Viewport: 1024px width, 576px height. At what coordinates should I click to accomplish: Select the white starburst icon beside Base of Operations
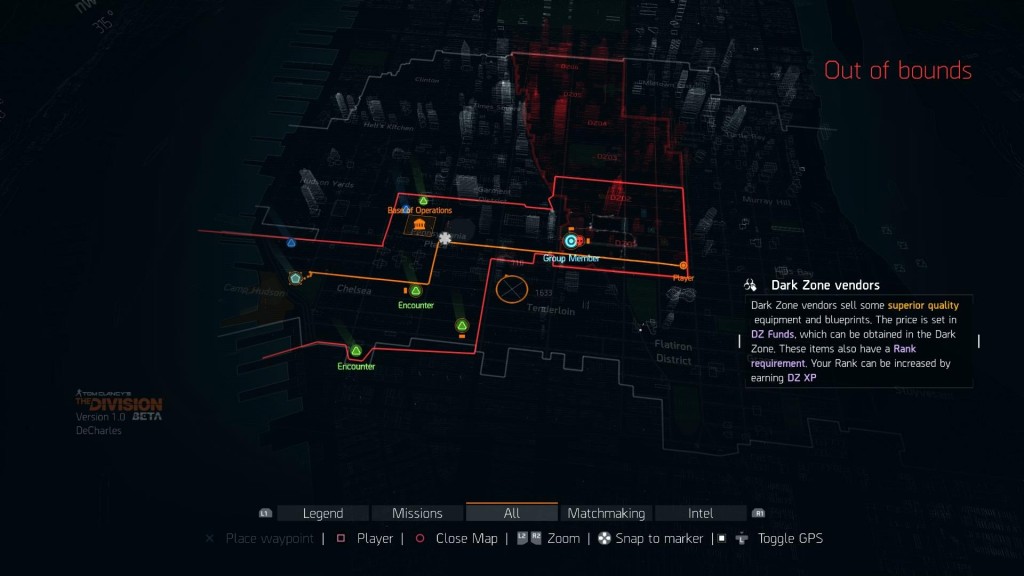[x=445, y=238]
